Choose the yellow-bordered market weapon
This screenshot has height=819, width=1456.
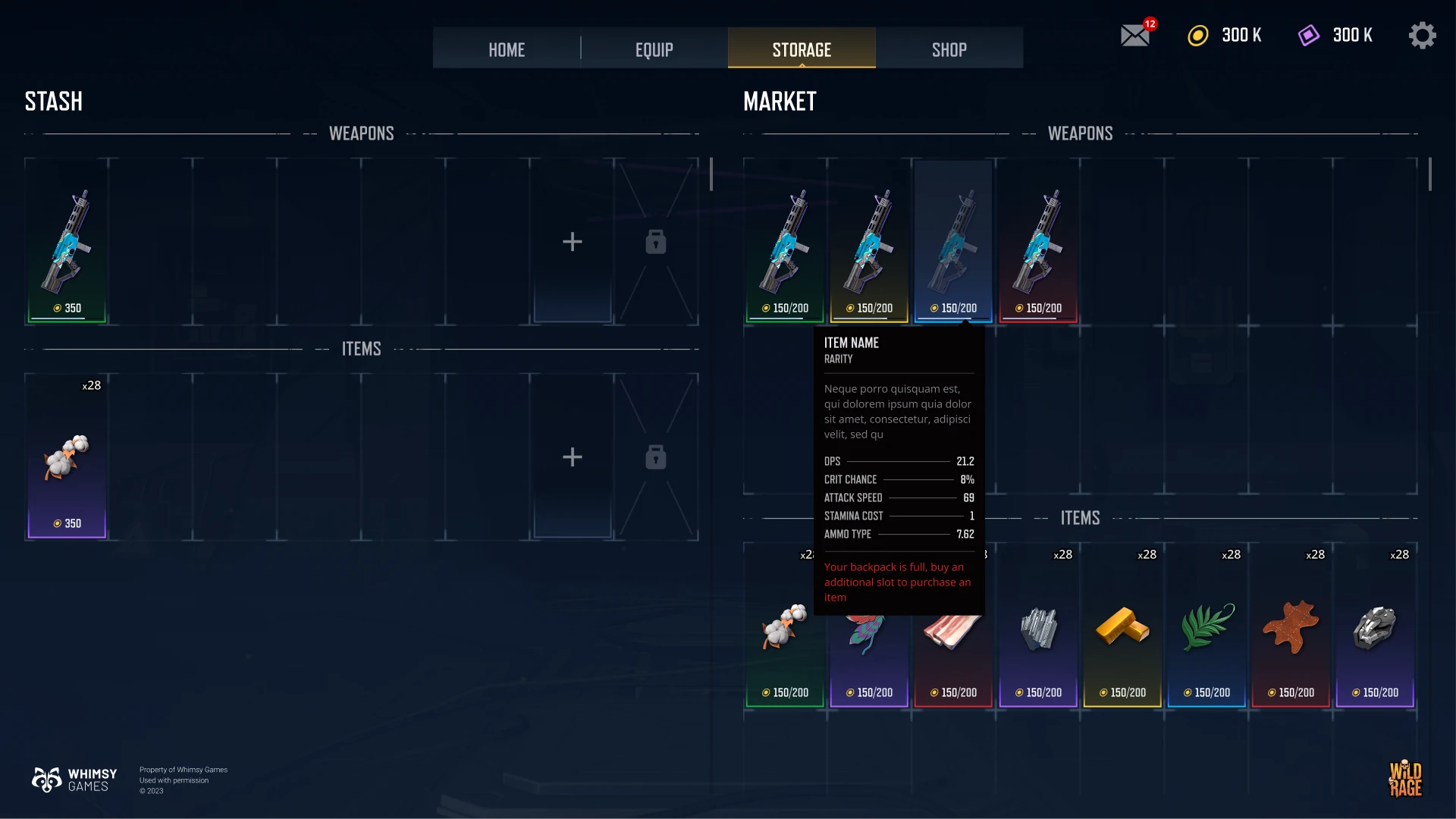click(869, 243)
